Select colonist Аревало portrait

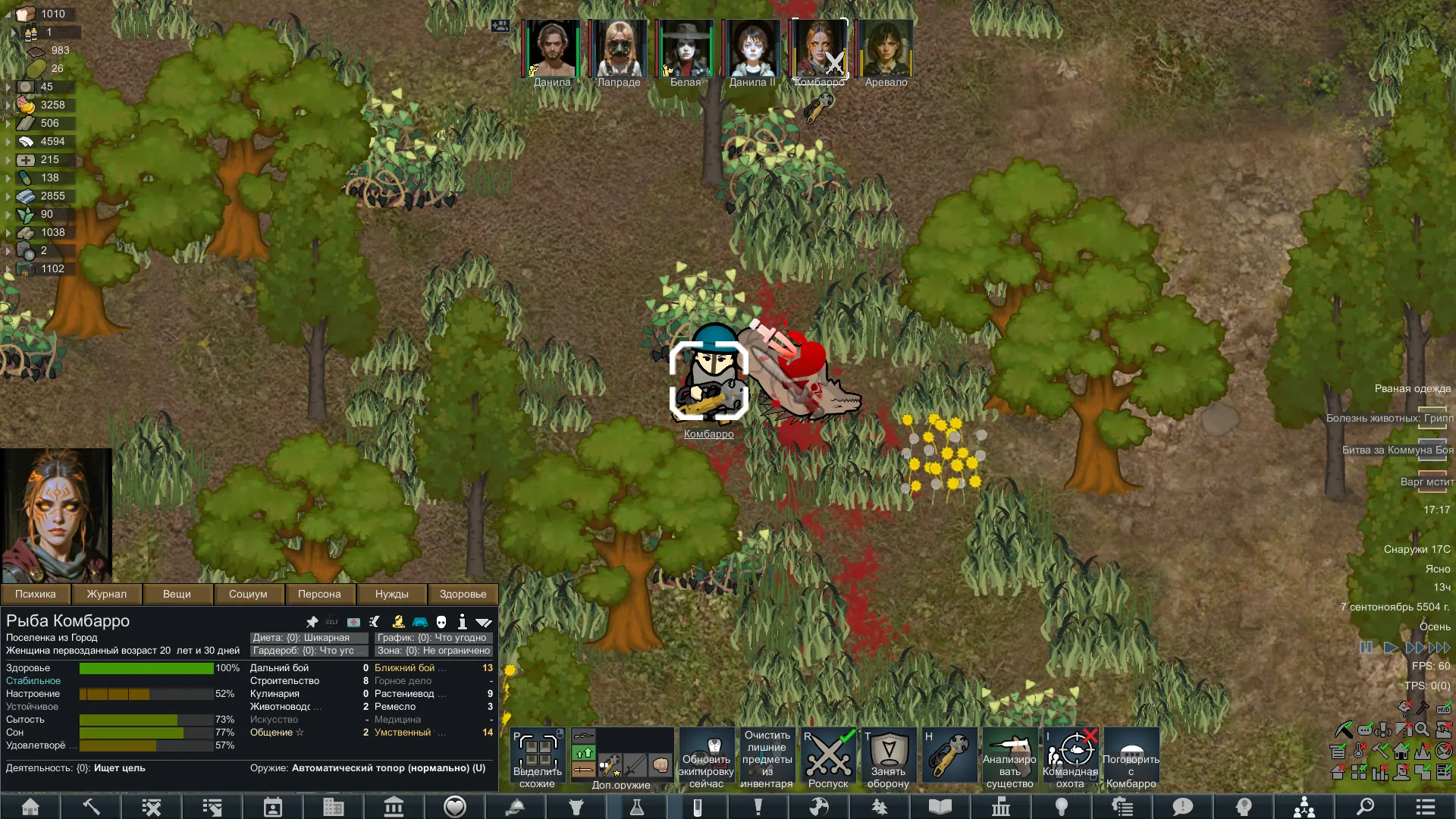pos(886,49)
